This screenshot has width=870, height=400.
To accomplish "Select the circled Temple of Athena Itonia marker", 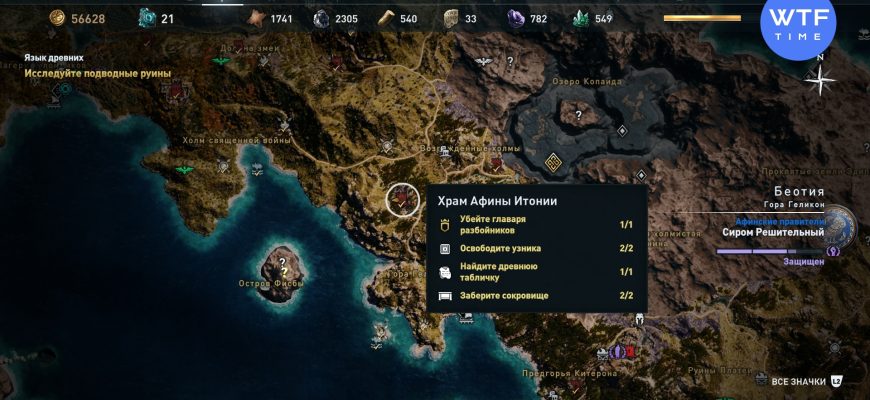I will 403,198.
